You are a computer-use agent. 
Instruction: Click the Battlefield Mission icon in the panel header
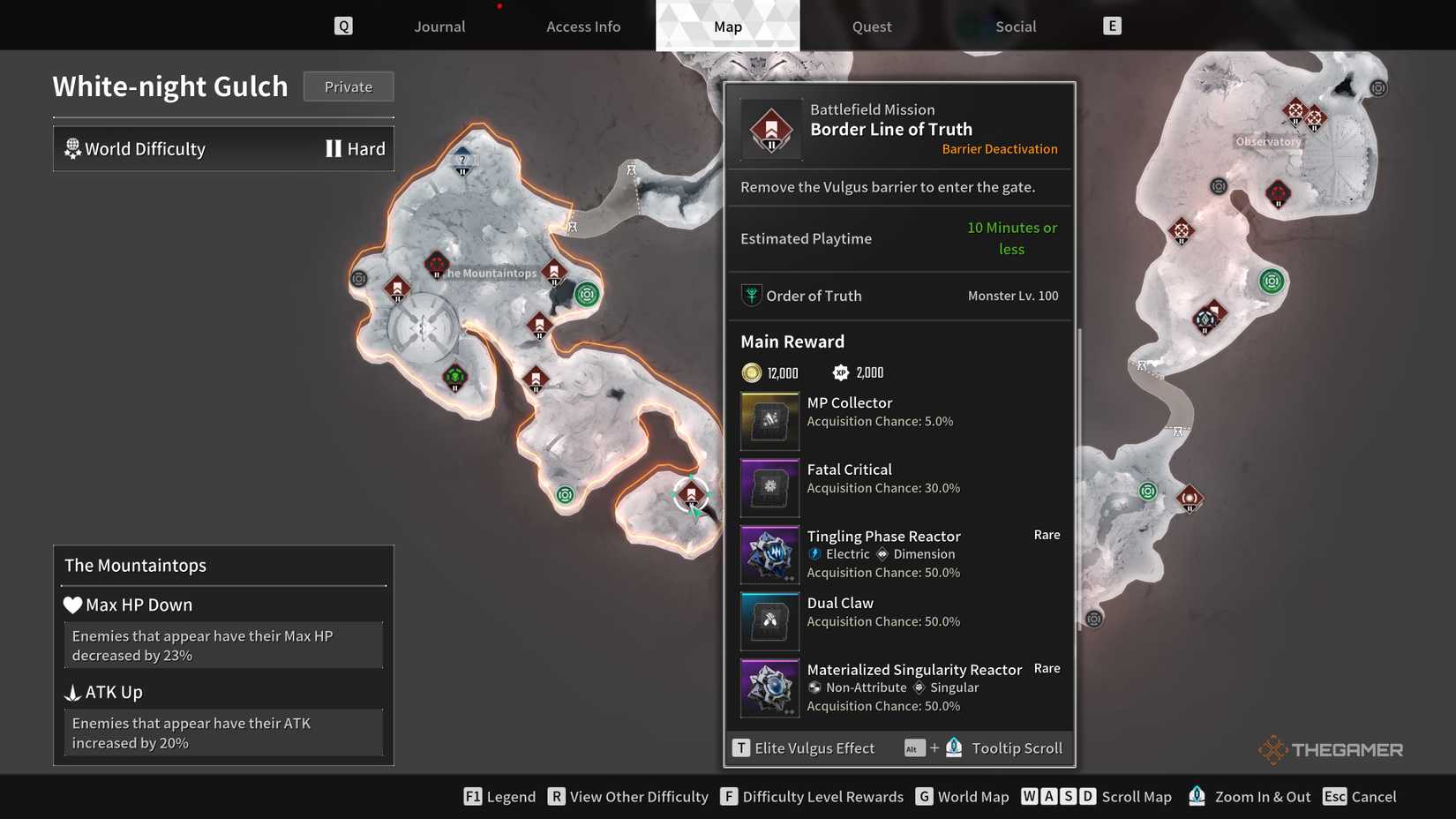[771, 128]
